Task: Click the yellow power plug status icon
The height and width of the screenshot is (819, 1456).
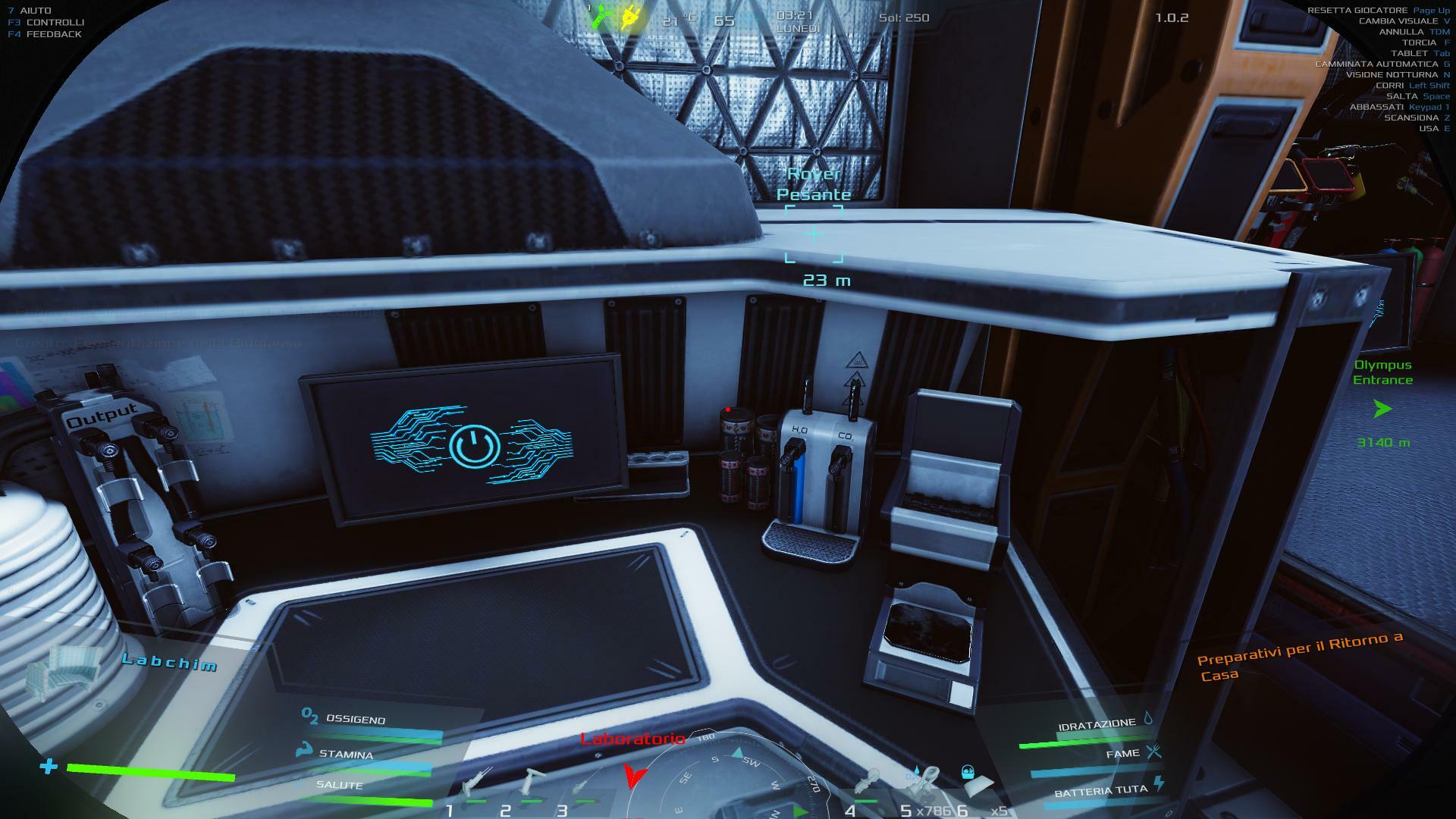Action: (629, 17)
